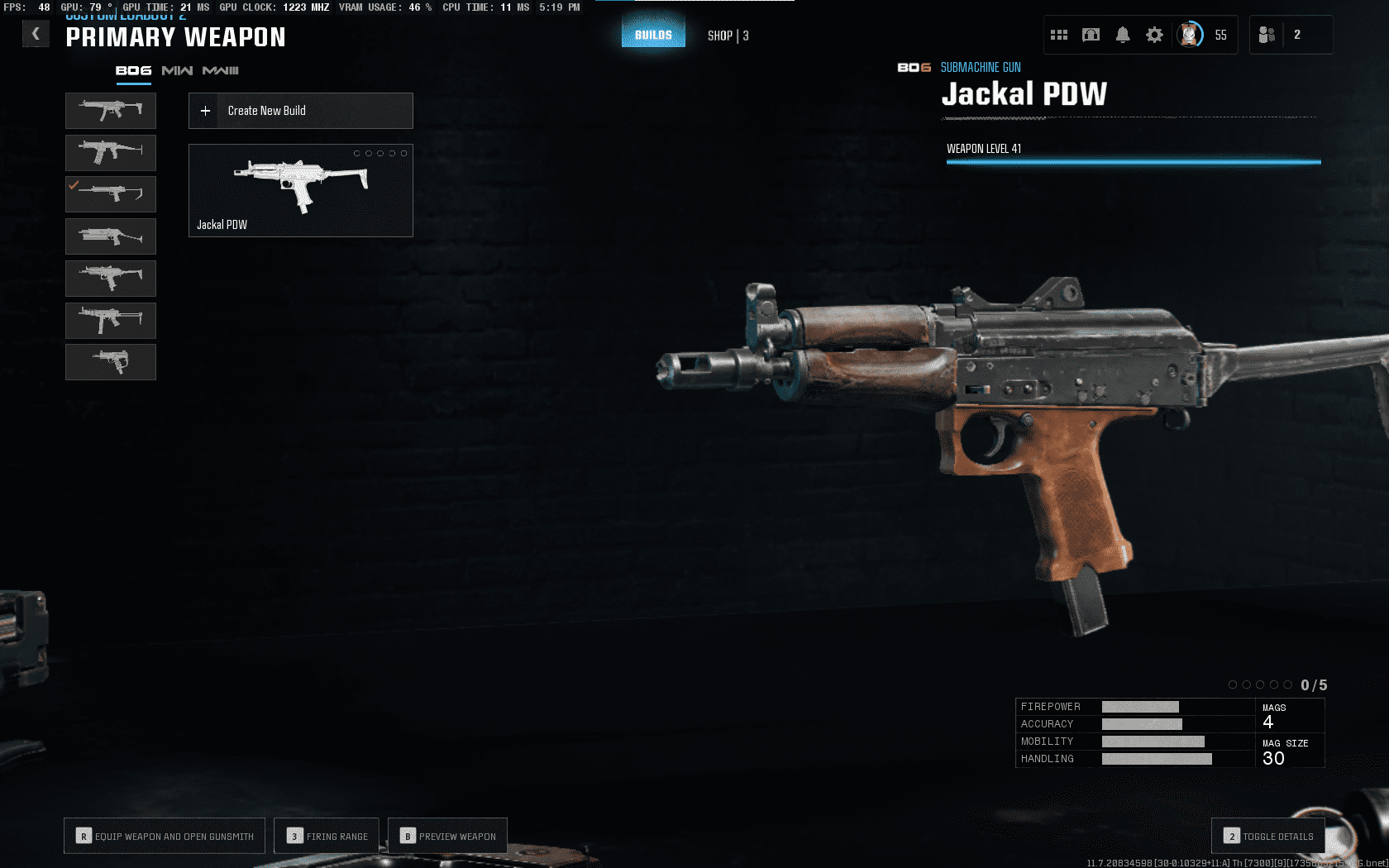The width and height of the screenshot is (1389, 868).
Task: Open settings with the gear icon
Action: [x=1154, y=35]
